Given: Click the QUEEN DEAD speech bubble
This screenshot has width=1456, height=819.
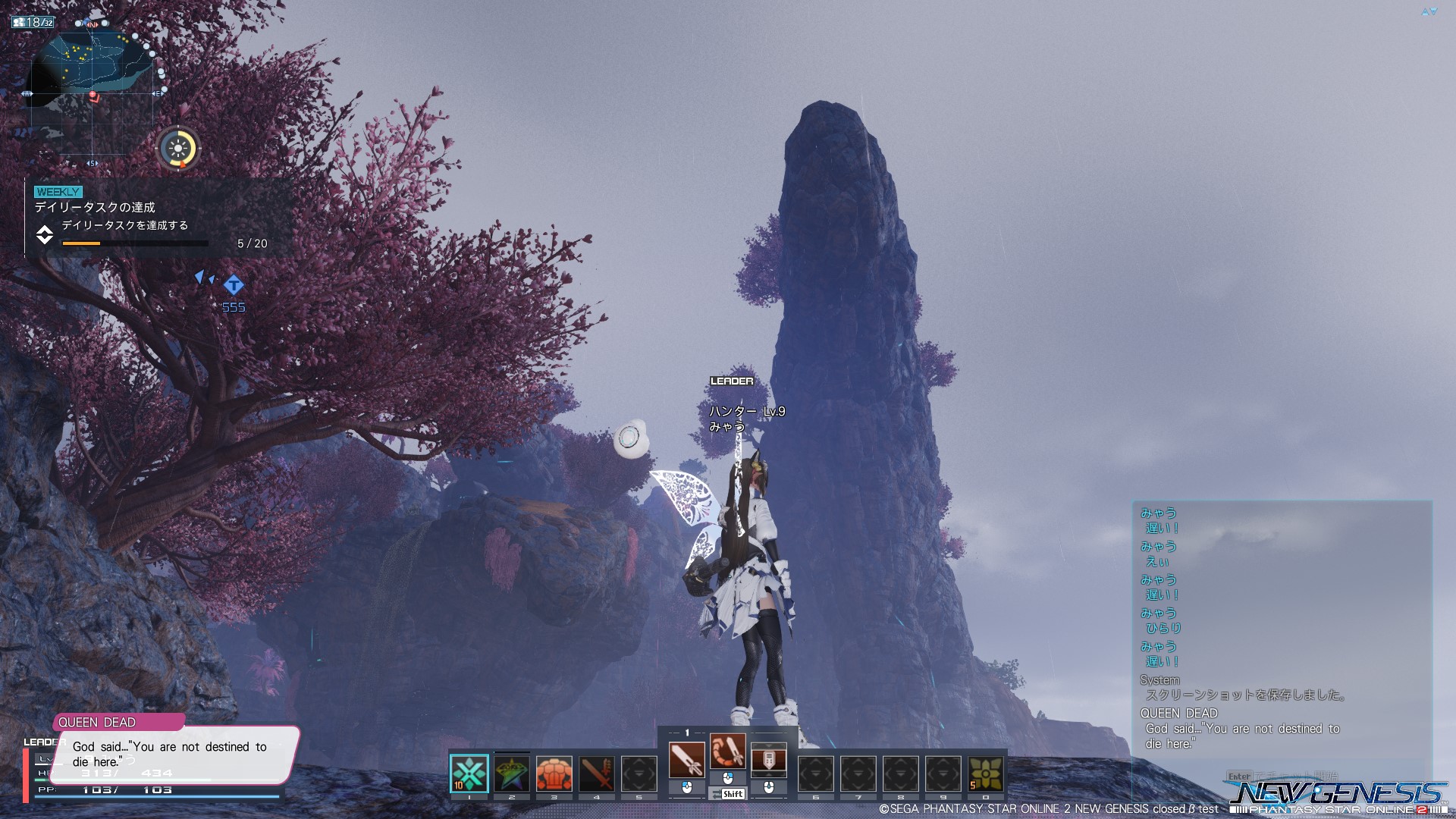Looking at the screenshot, I should click(174, 754).
